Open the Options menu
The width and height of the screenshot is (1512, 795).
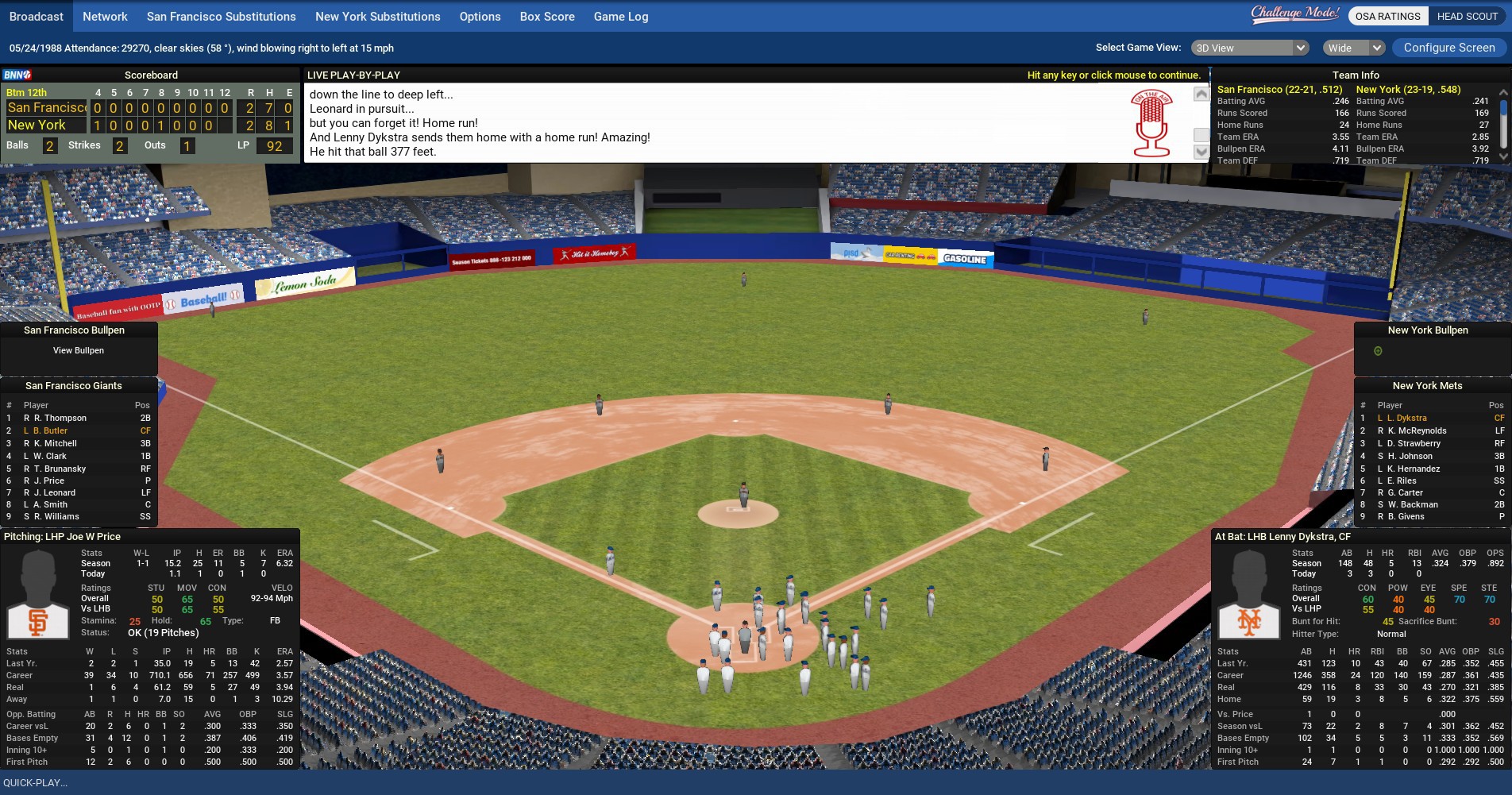(480, 17)
